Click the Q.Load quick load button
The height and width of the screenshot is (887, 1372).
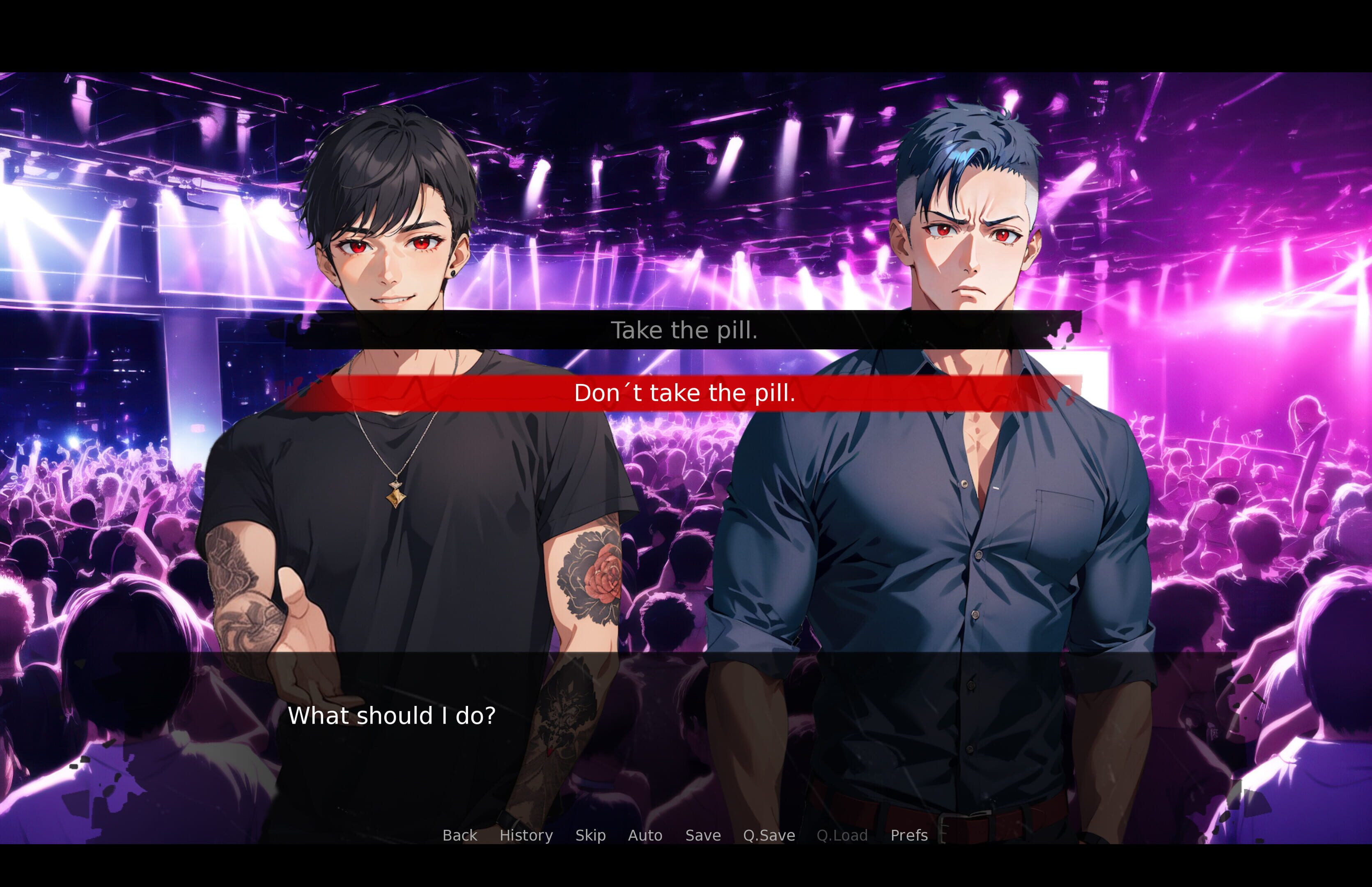coord(842,835)
